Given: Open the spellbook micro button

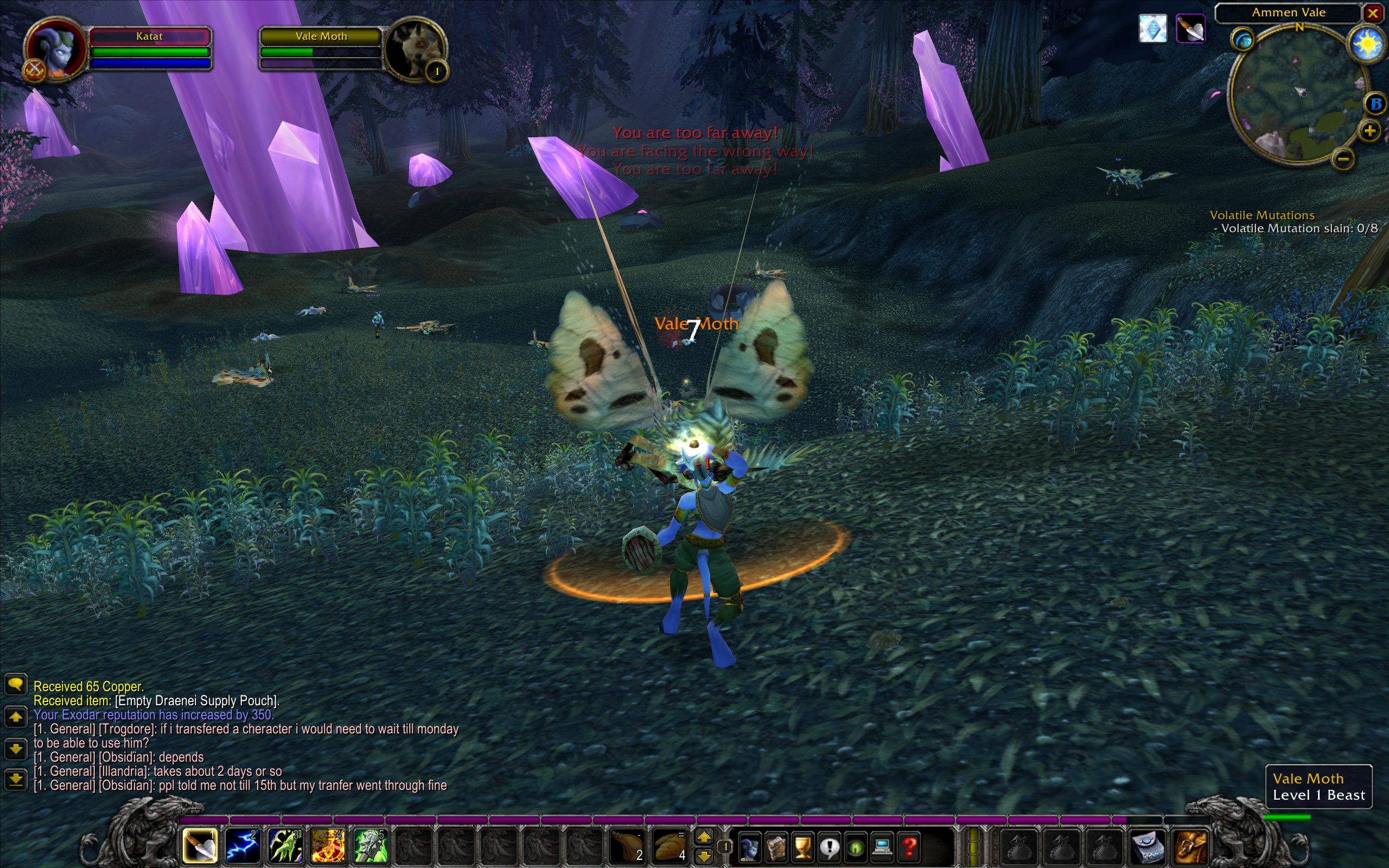Looking at the screenshot, I should (x=776, y=847).
